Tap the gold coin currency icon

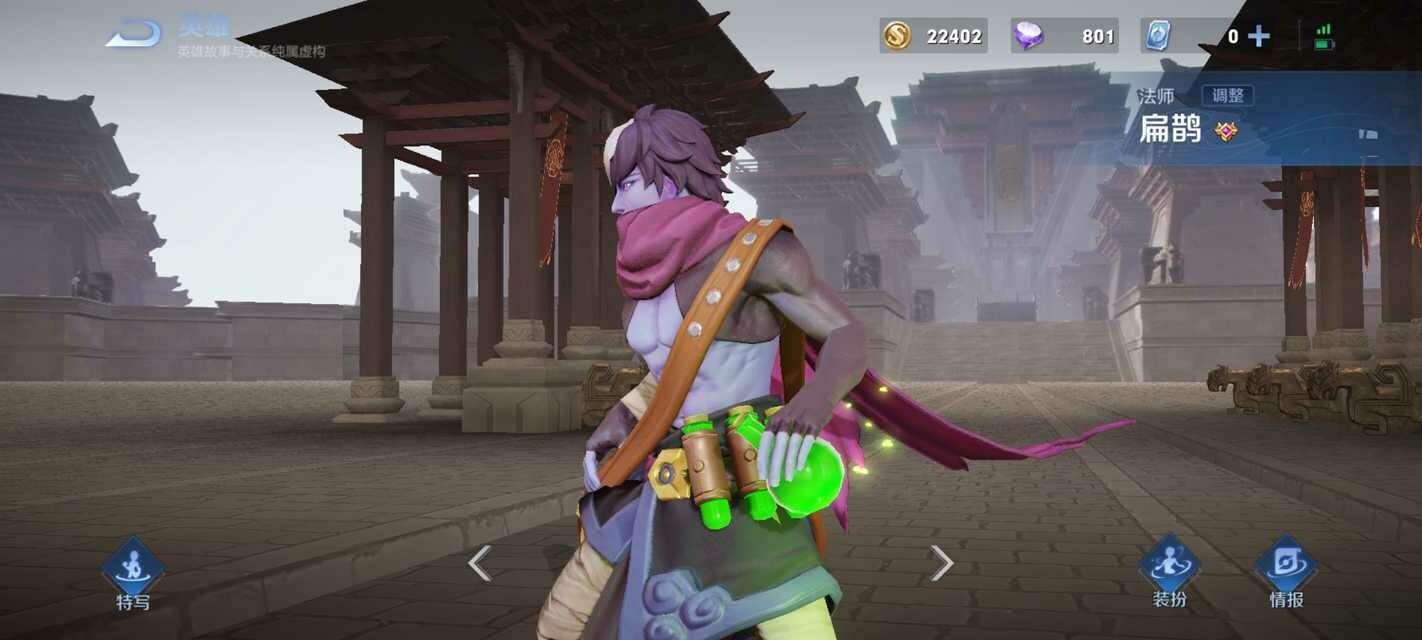point(896,36)
